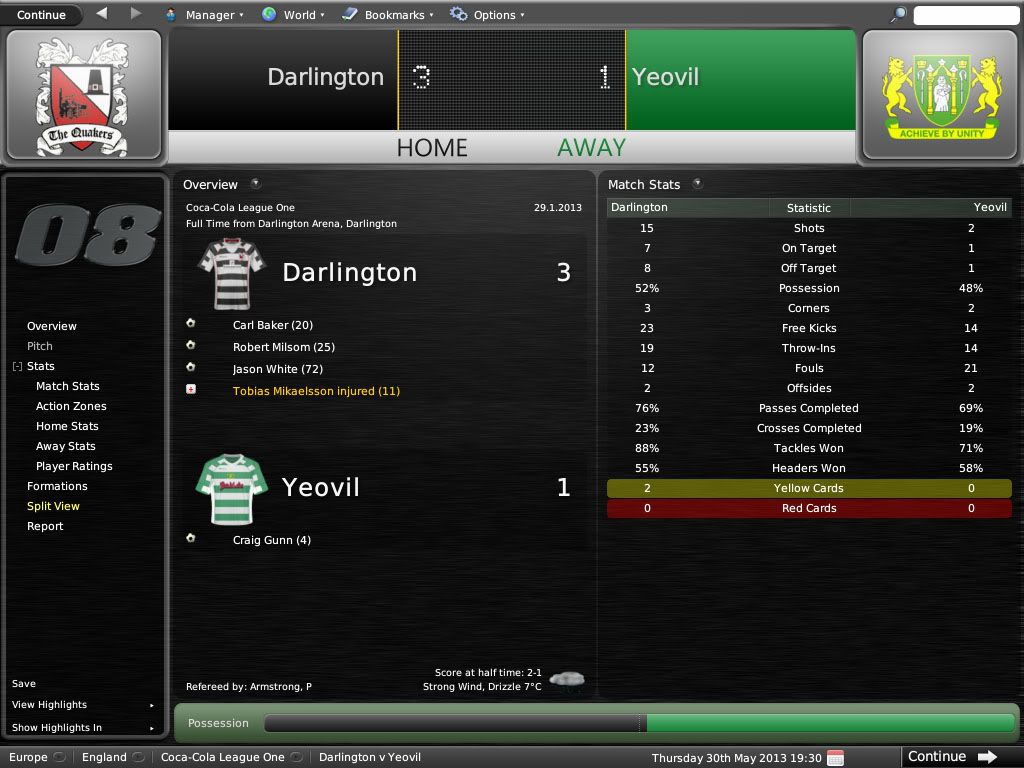View Player Ratings
The width and height of the screenshot is (1024, 768).
pos(74,466)
